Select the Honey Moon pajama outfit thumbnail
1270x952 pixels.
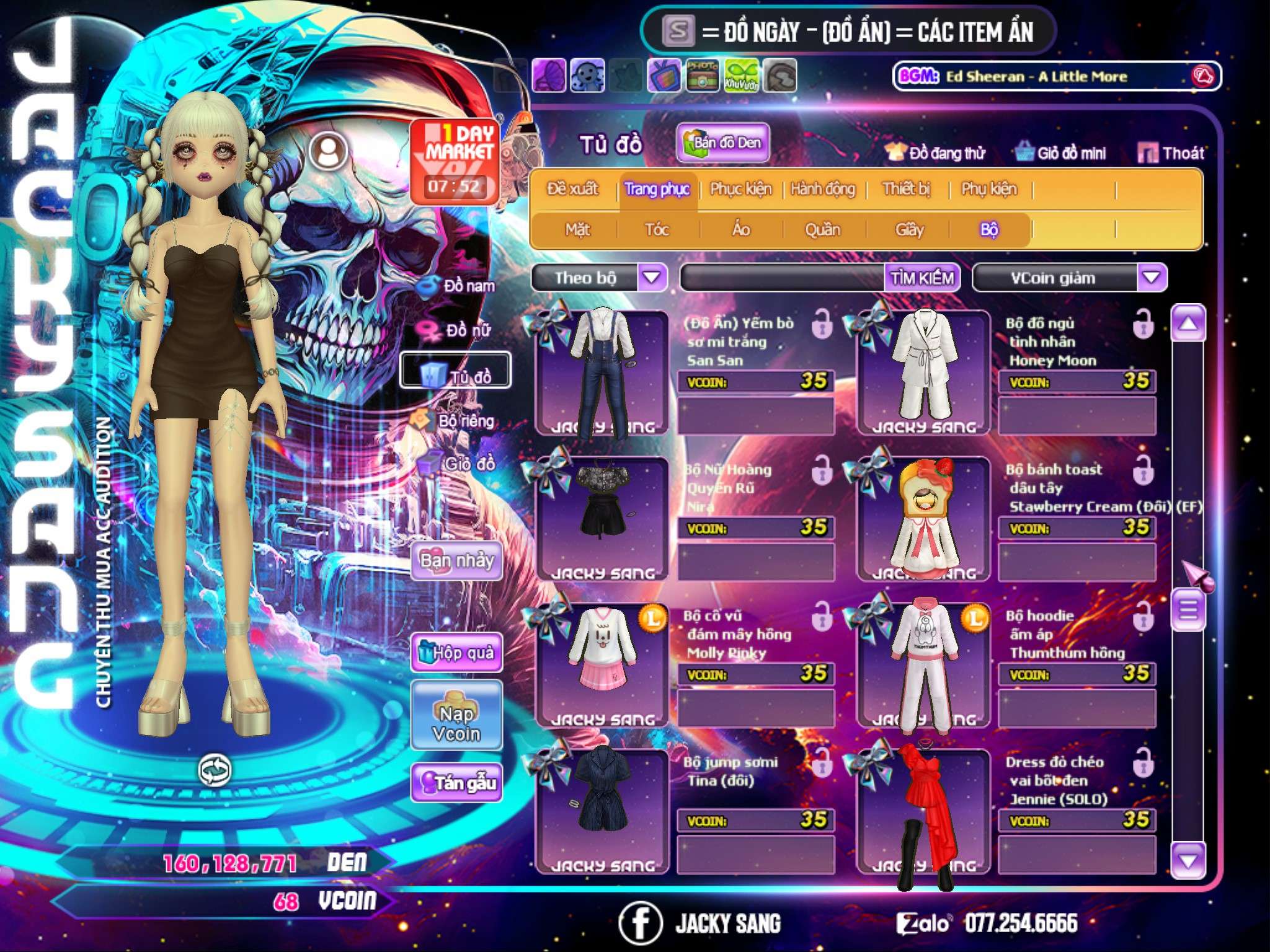(x=923, y=371)
